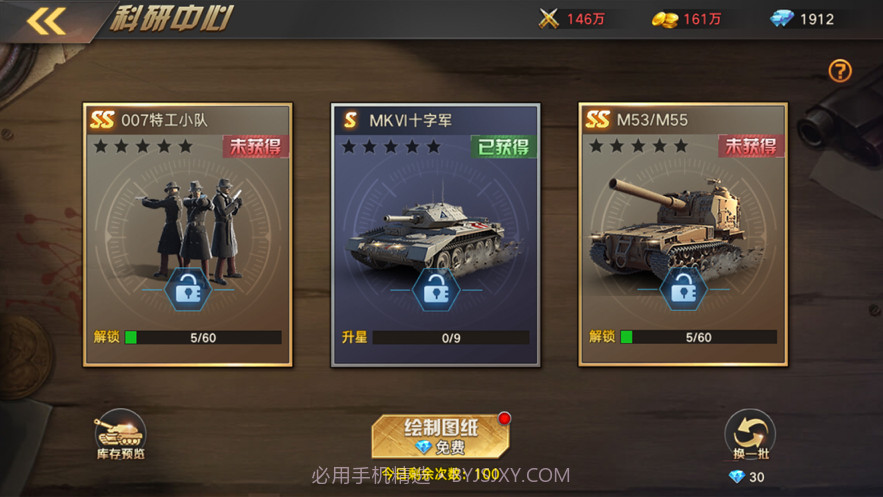Click the free 绘制图纸 button
The height and width of the screenshot is (497, 883).
[x=441, y=436]
